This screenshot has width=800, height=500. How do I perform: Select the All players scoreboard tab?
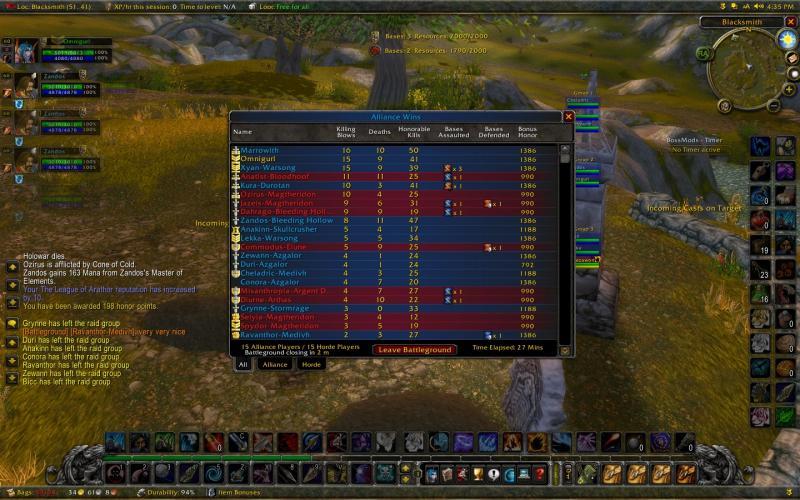click(242, 365)
